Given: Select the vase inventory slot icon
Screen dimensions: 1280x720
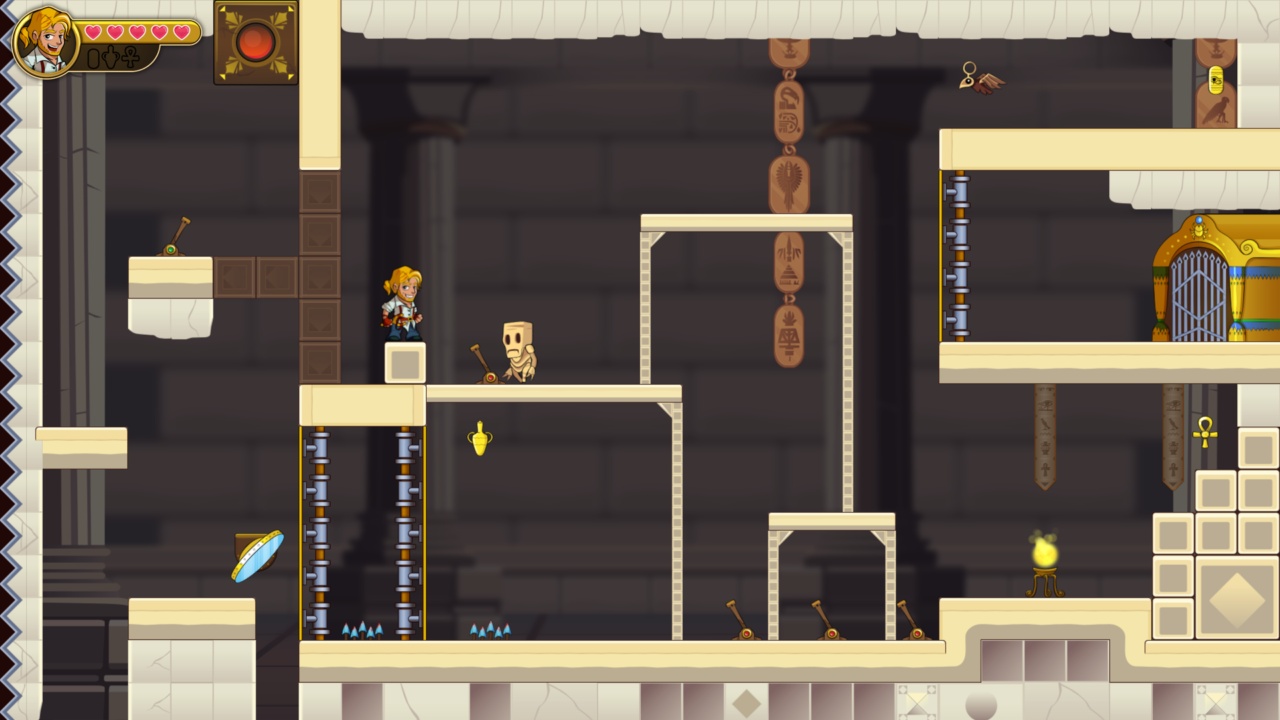Looking at the screenshot, I should [110, 57].
